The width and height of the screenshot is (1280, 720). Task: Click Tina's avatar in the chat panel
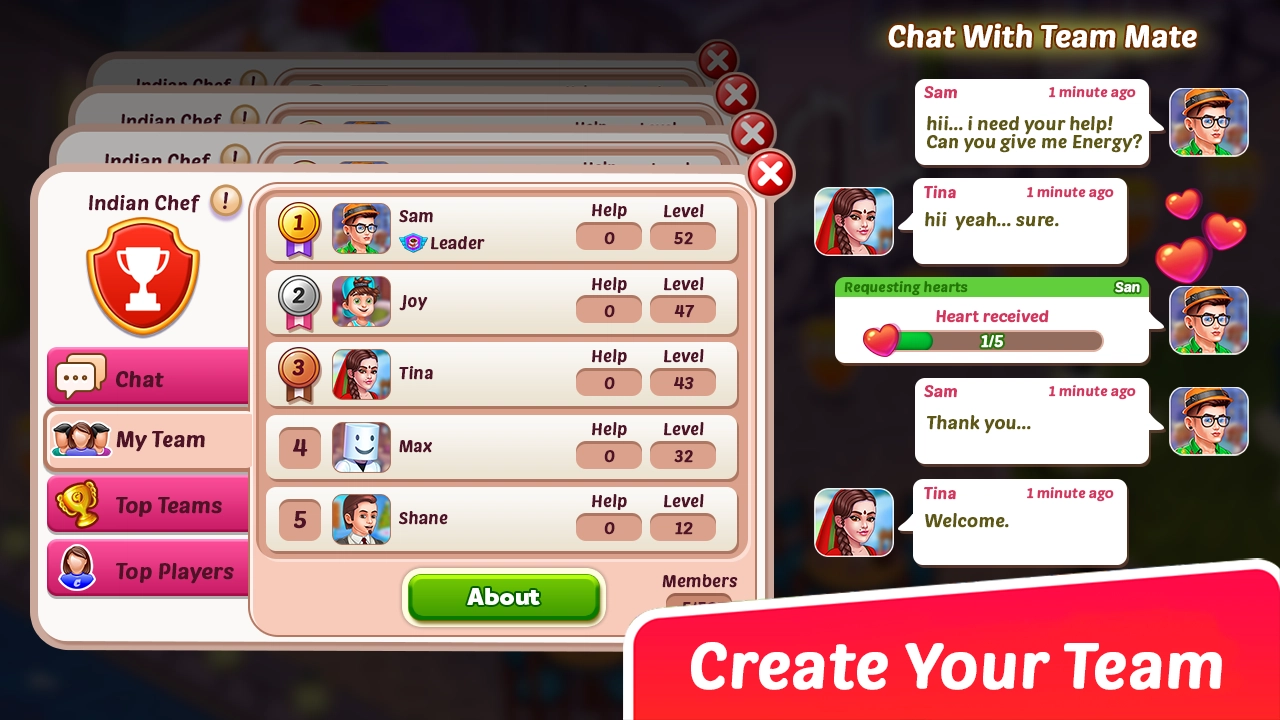[853, 221]
